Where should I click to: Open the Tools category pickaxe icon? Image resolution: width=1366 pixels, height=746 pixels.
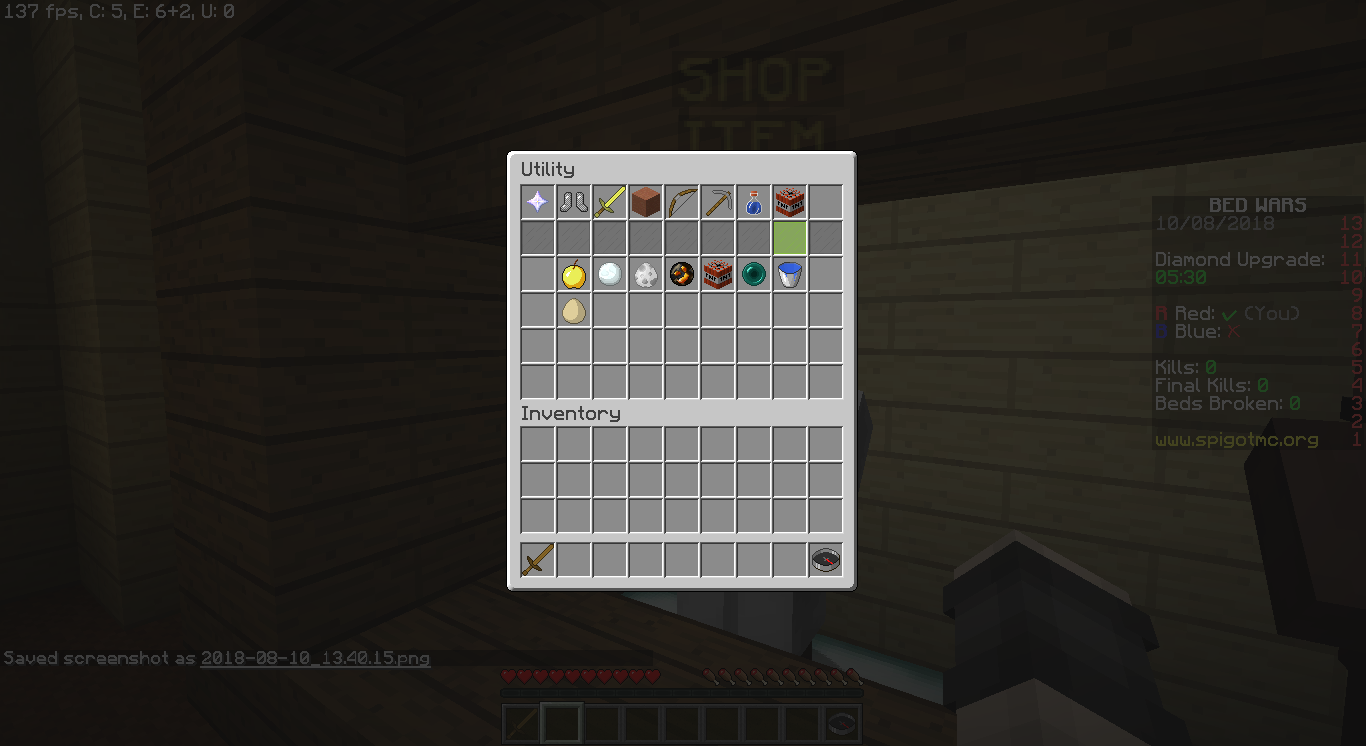717,202
